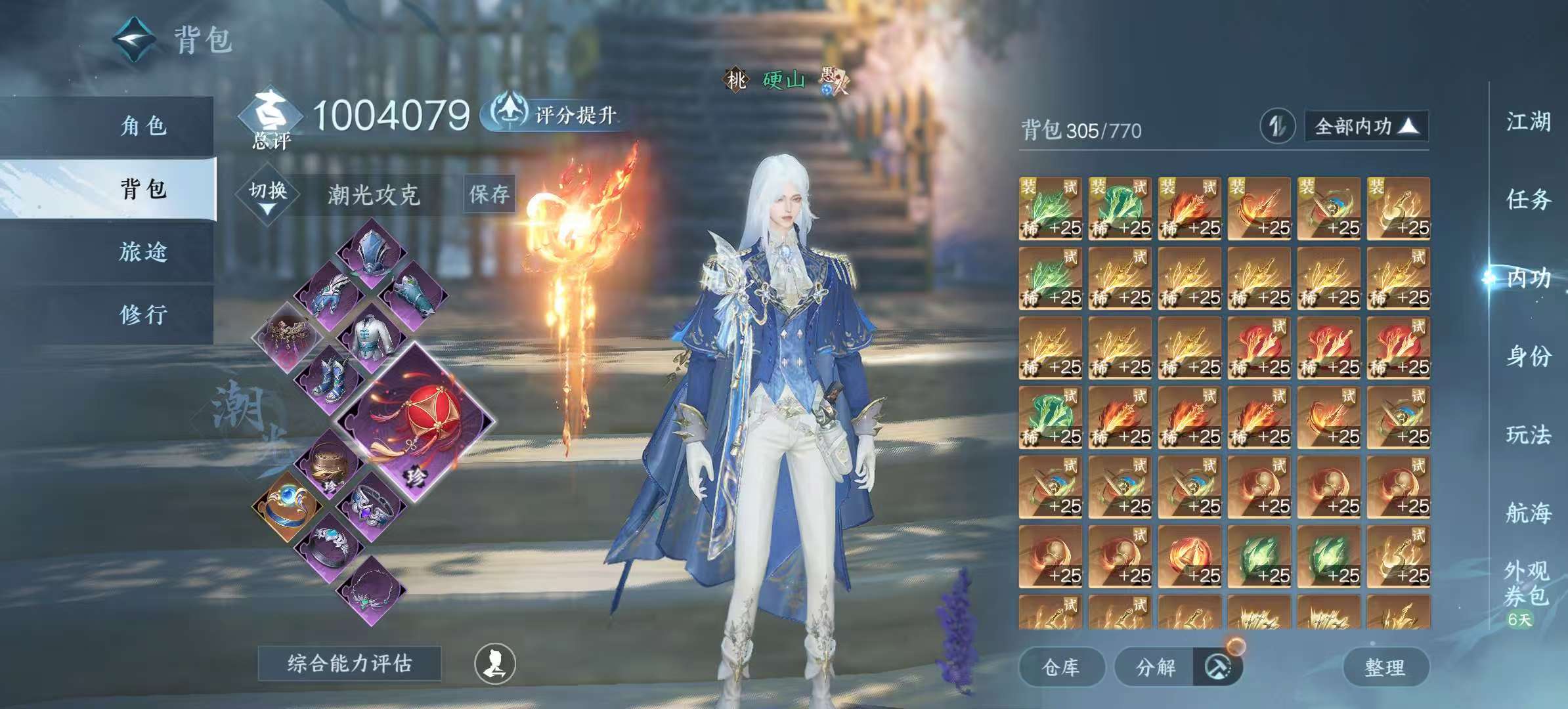The height and width of the screenshot is (709, 1568).
Task: Toggle the sort order arrows button
Action: tap(1276, 126)
